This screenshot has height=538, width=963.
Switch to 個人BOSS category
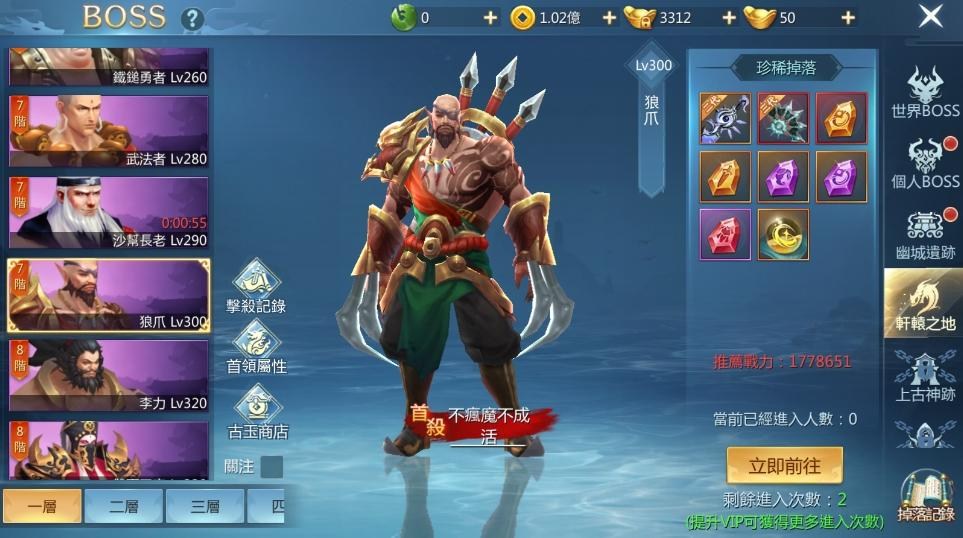point(925,163)
